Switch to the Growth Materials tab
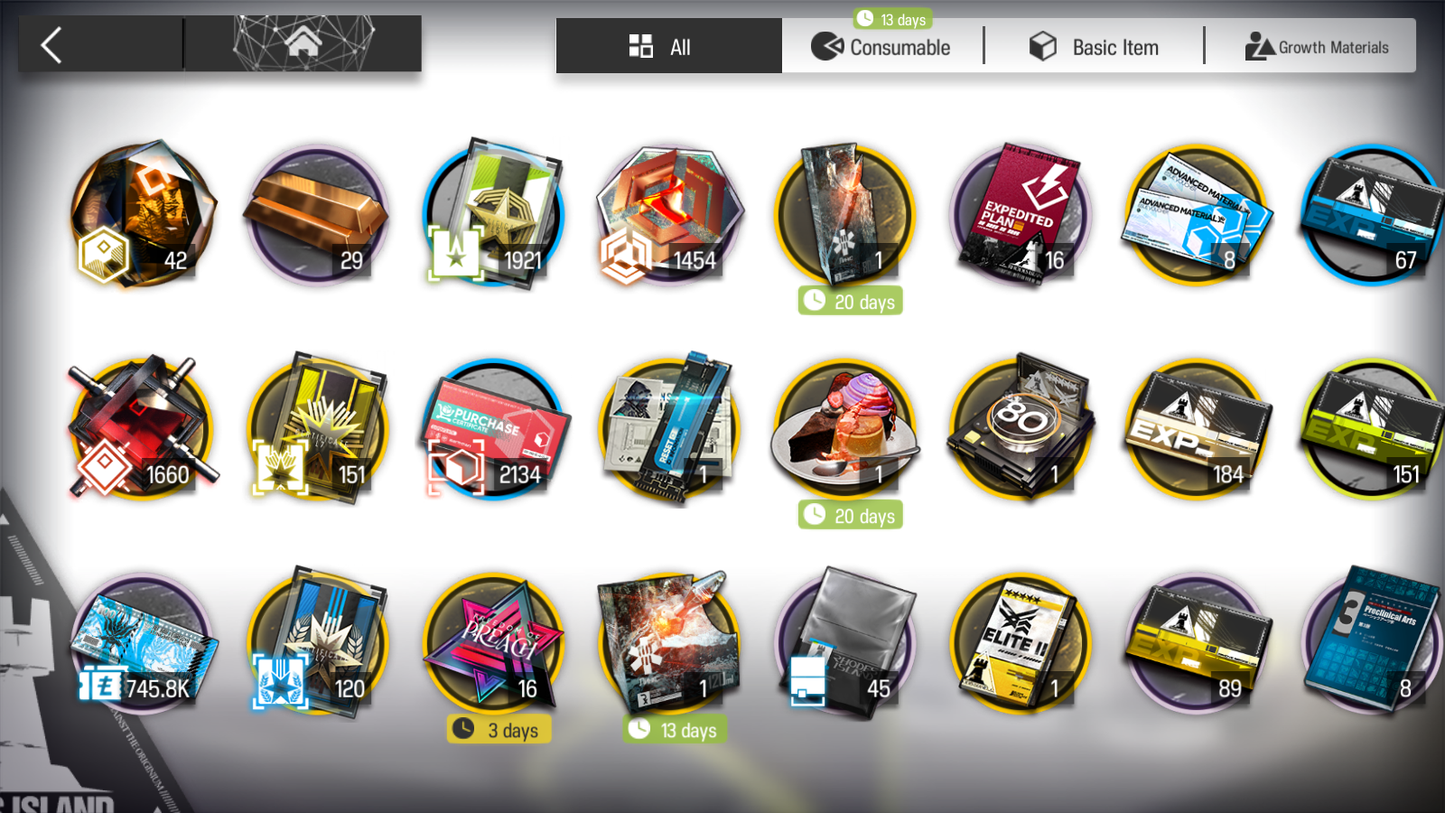 point(1318,46)
